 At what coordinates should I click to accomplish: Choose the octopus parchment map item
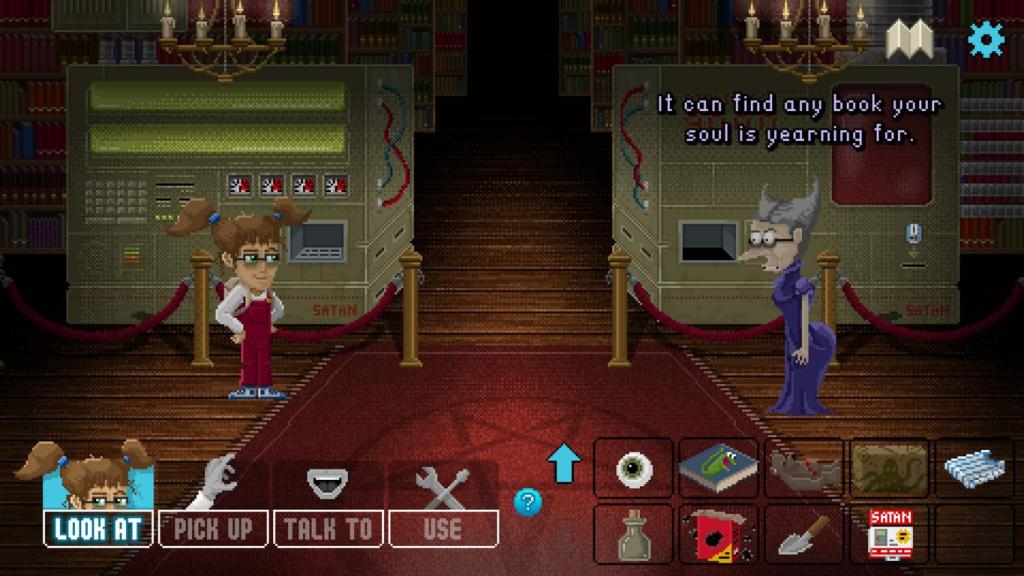[x=889, y=467]
